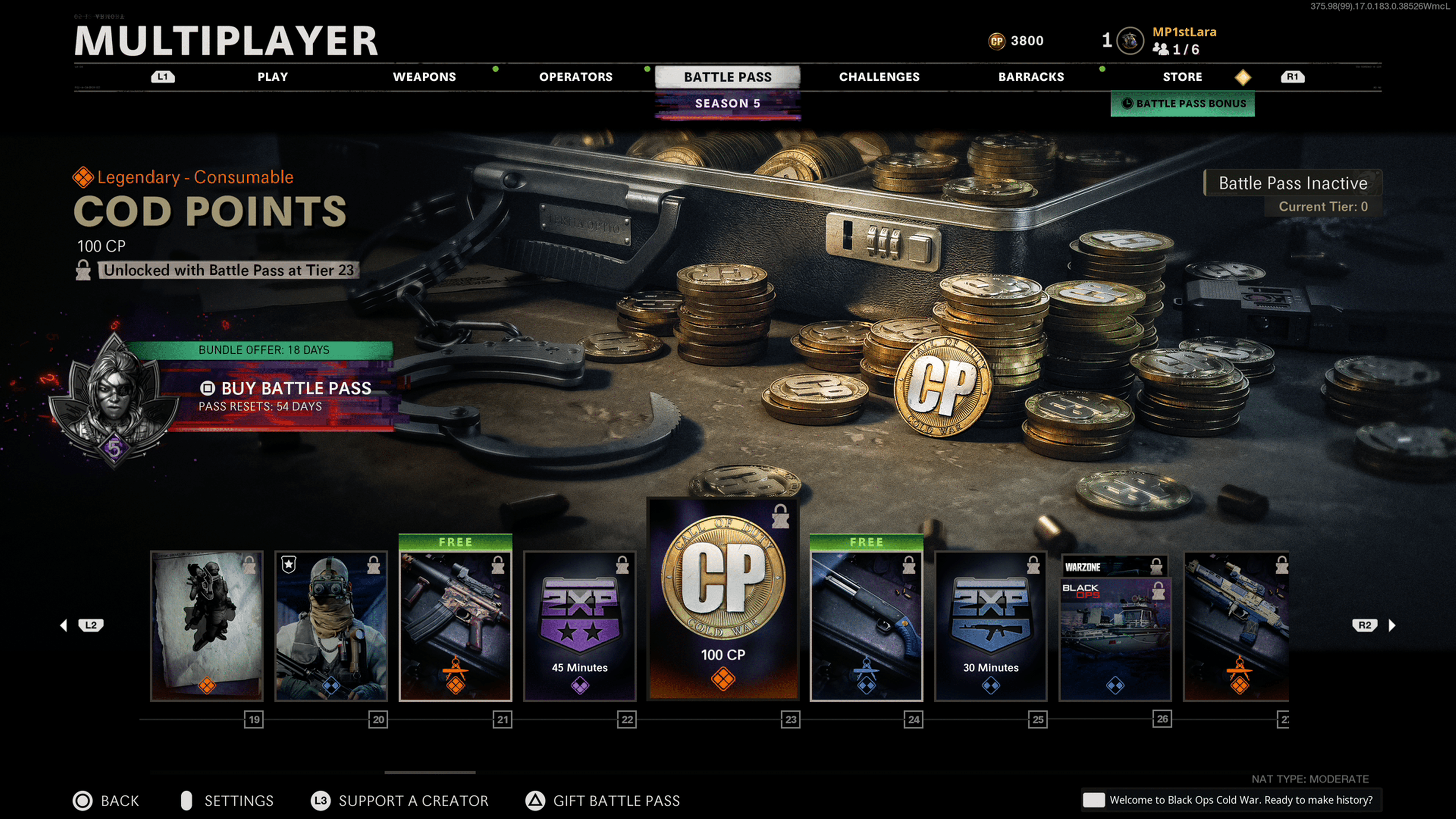Show previous battle pass tiers with left arrow
Viewport: 1456px width, 819px height.
(64, 625)
